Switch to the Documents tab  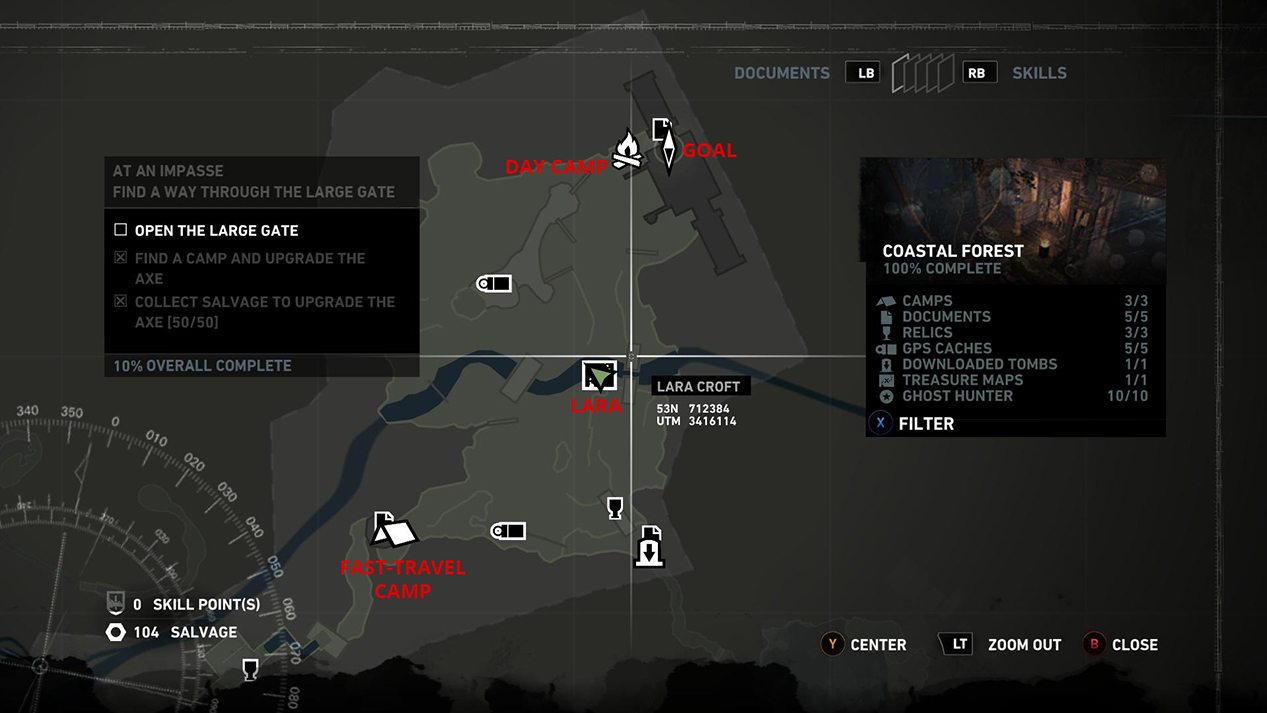[x=782, y=73]
